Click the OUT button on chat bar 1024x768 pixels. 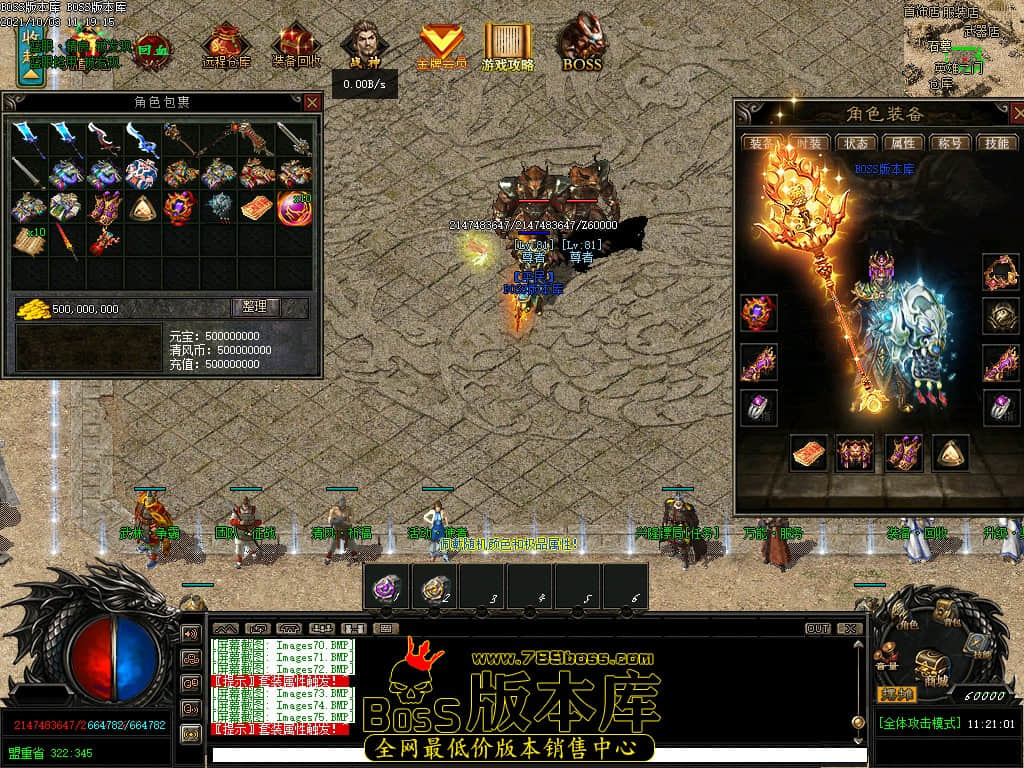coord(818,629)
